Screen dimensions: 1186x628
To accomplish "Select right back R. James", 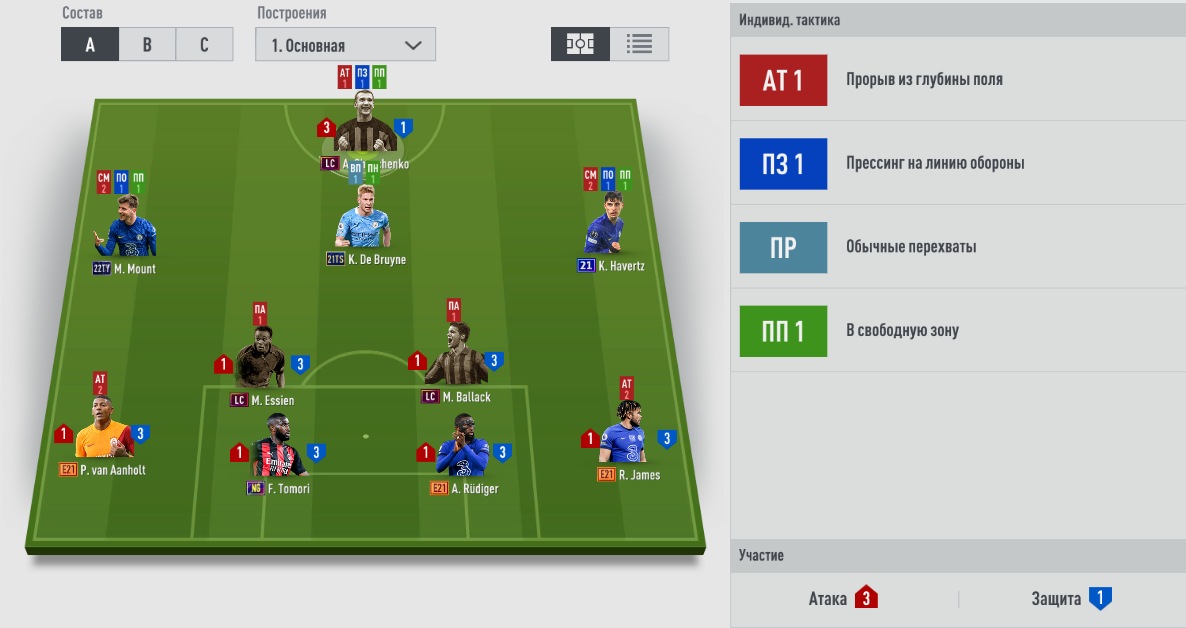I will pyautogui.click(x=627, y=437).
